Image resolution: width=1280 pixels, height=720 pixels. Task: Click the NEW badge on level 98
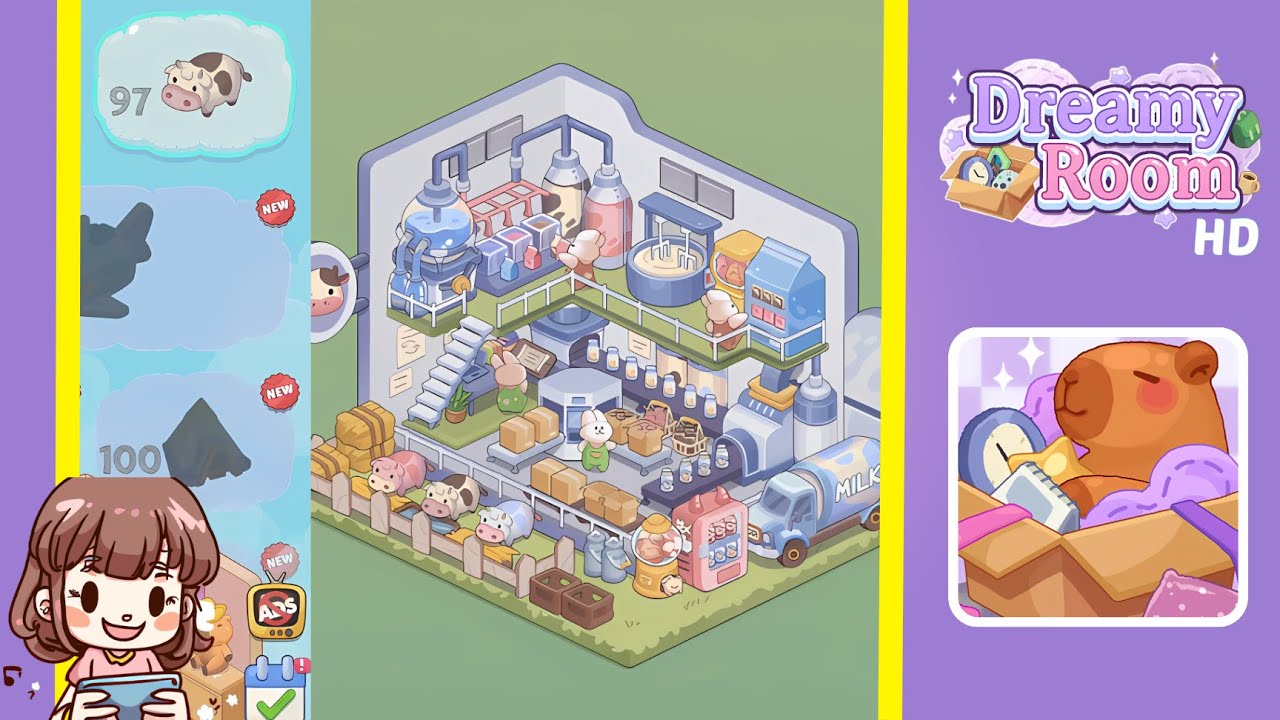tap(277, 208)
